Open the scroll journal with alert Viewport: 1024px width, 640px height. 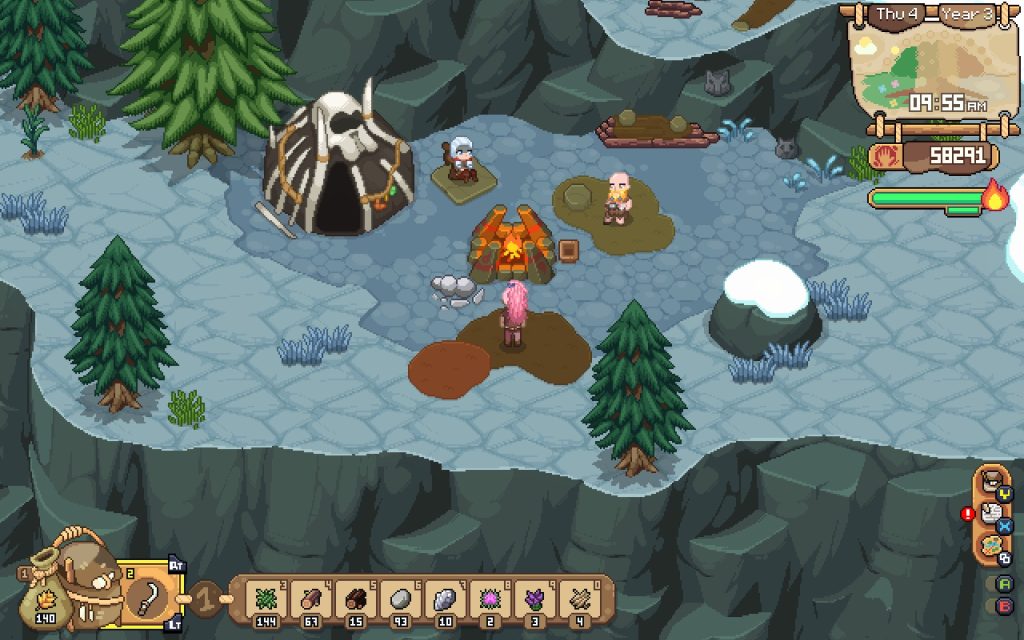(992, 514)
